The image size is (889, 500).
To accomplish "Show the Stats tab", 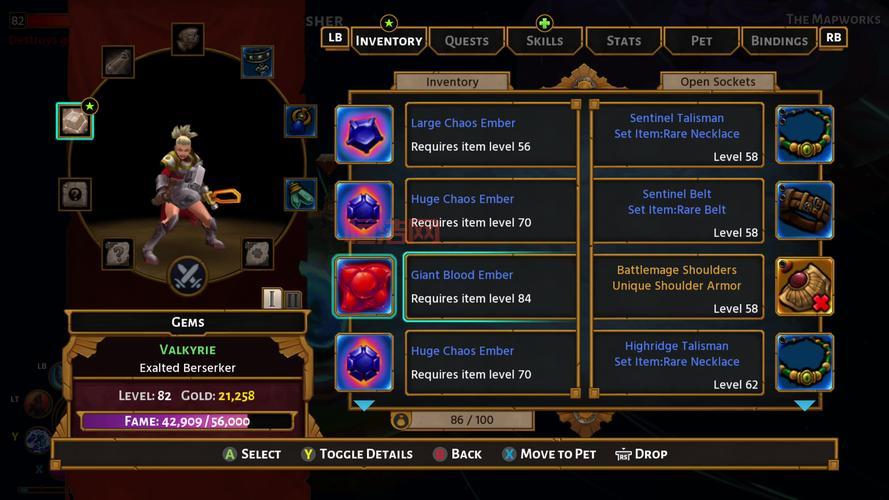I will pyautogui.click(x=623, y=41).
